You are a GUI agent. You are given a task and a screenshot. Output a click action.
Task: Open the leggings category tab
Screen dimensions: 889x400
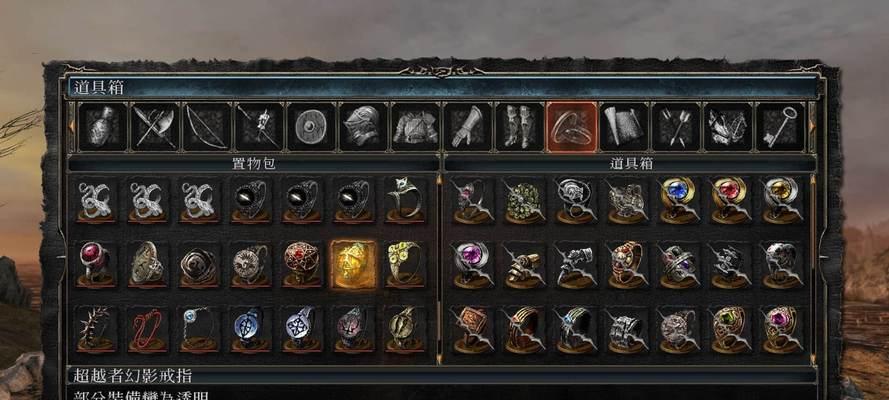tap(519, 127)
